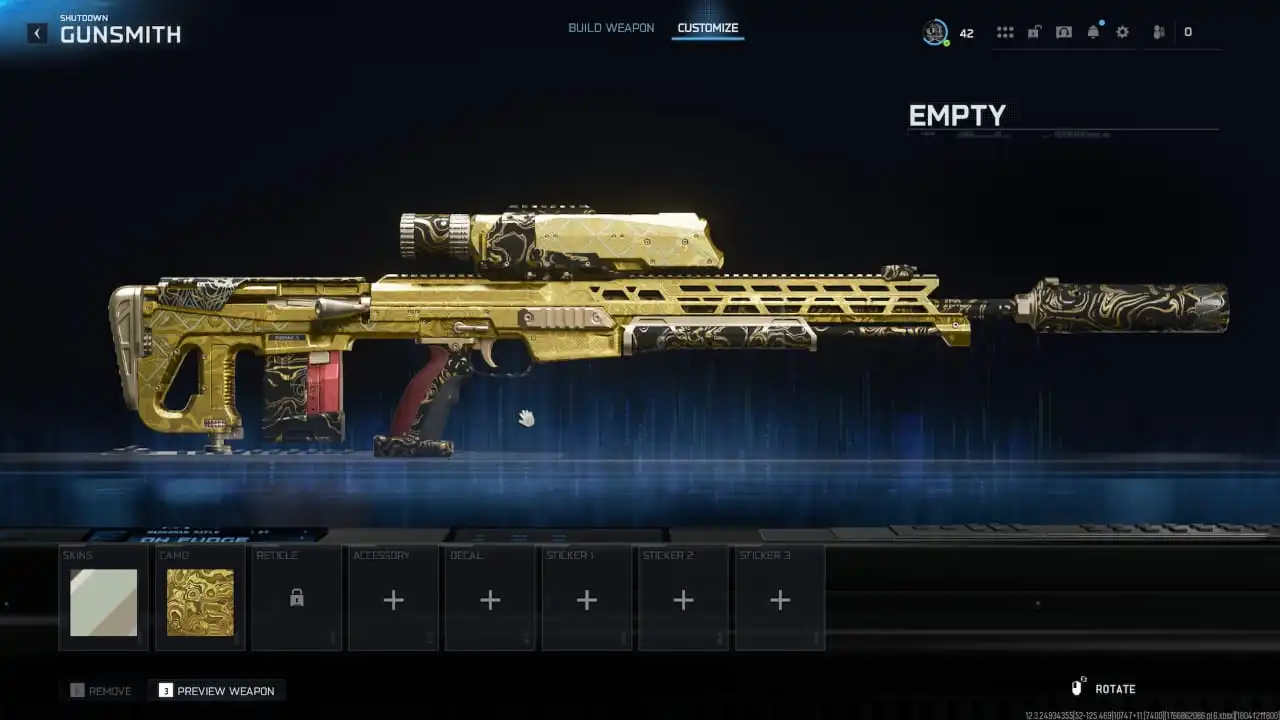Click the camera capture icon
1280x720 pixels.
1063,31
